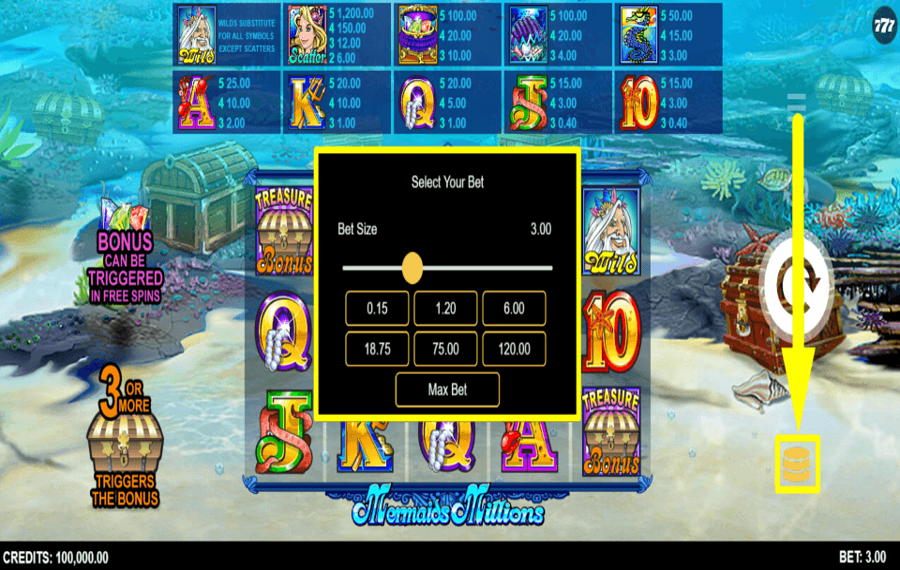This screenshot has height=570, width=900.
Task: Click the bet size slider handle
Action: coord(412,268)
